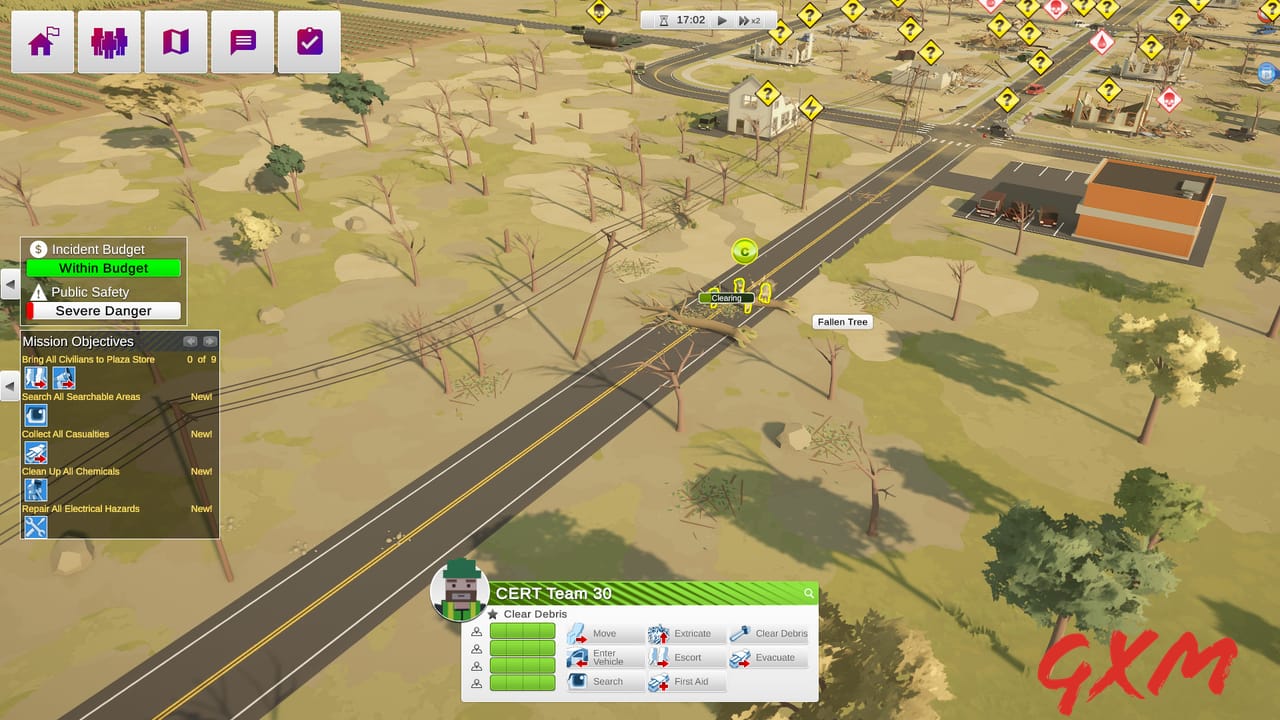1280x720 pixels.
Task: Order the team to Evacuate
Action: (768, 657)
